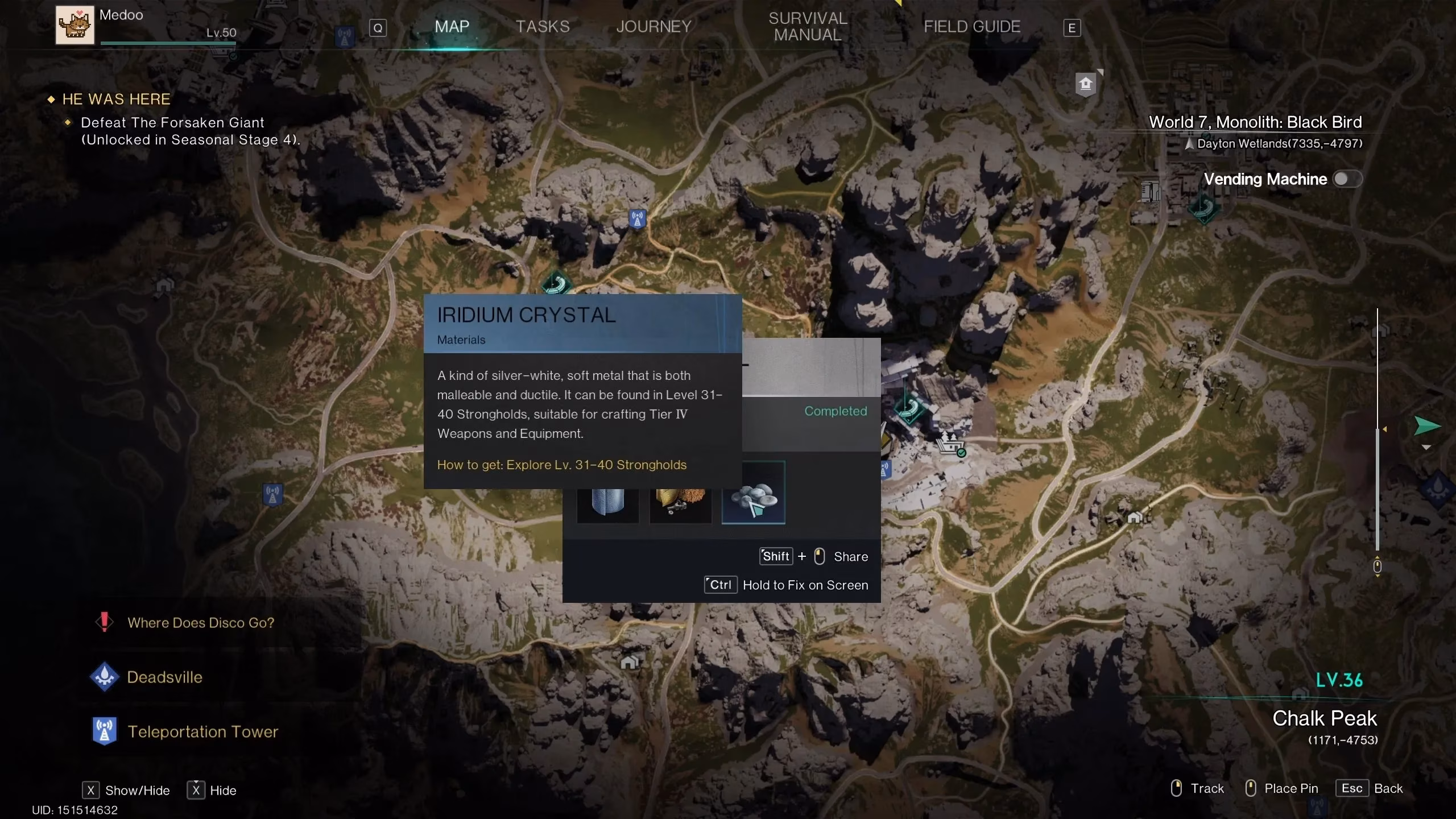The width and height of the screenshot is (1456, 819).
Task: Click the home shield marker near Field Guide
Action: [x=1085, y=85]
